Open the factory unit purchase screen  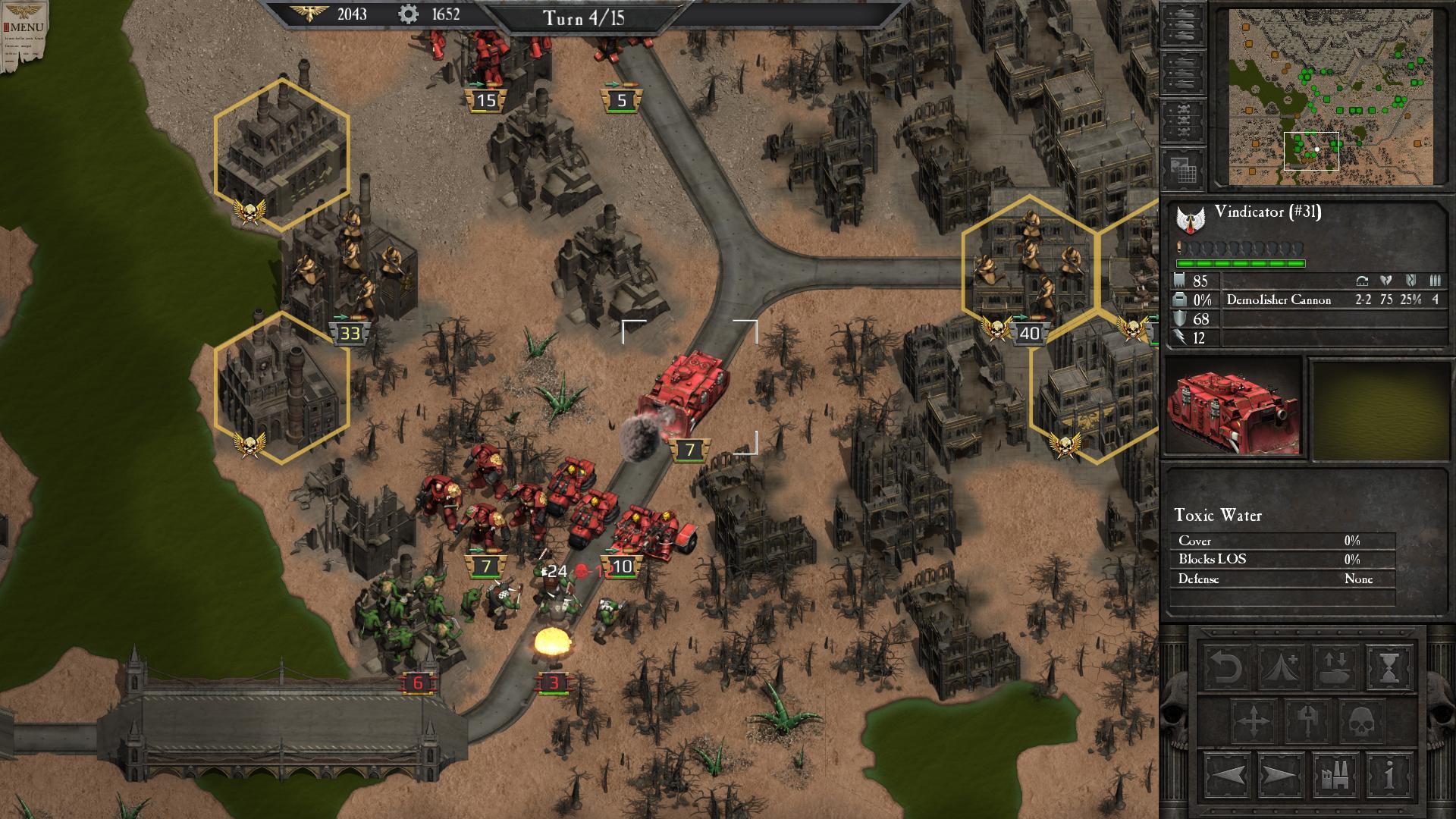[x=1336, y=776]
